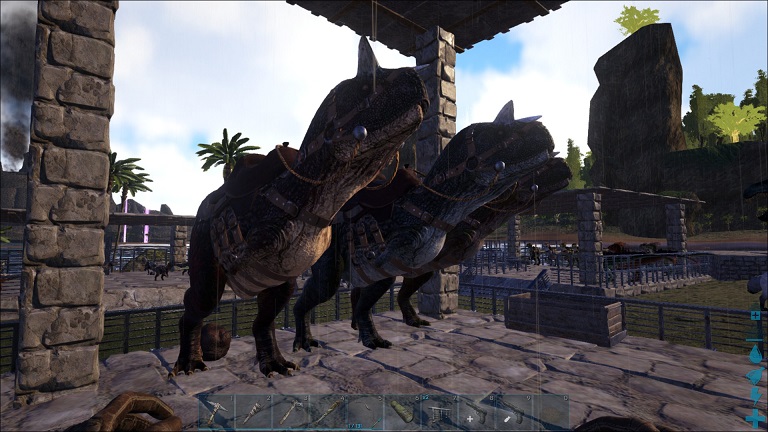Select the long weapon in hotbar slot 4
Screen dimensions: 768x432
click(326, 412)
